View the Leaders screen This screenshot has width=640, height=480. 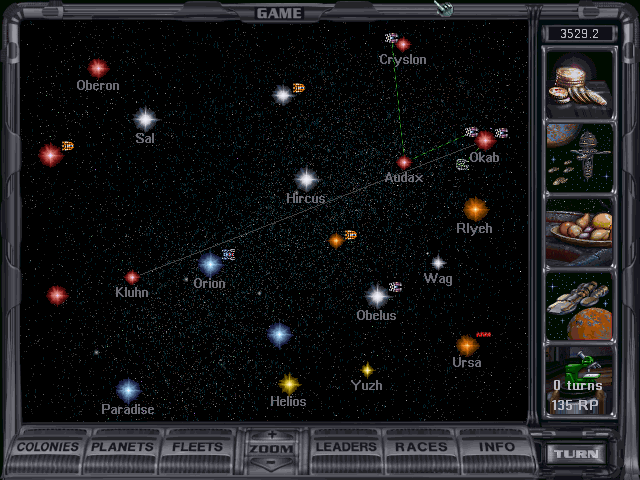346,447
